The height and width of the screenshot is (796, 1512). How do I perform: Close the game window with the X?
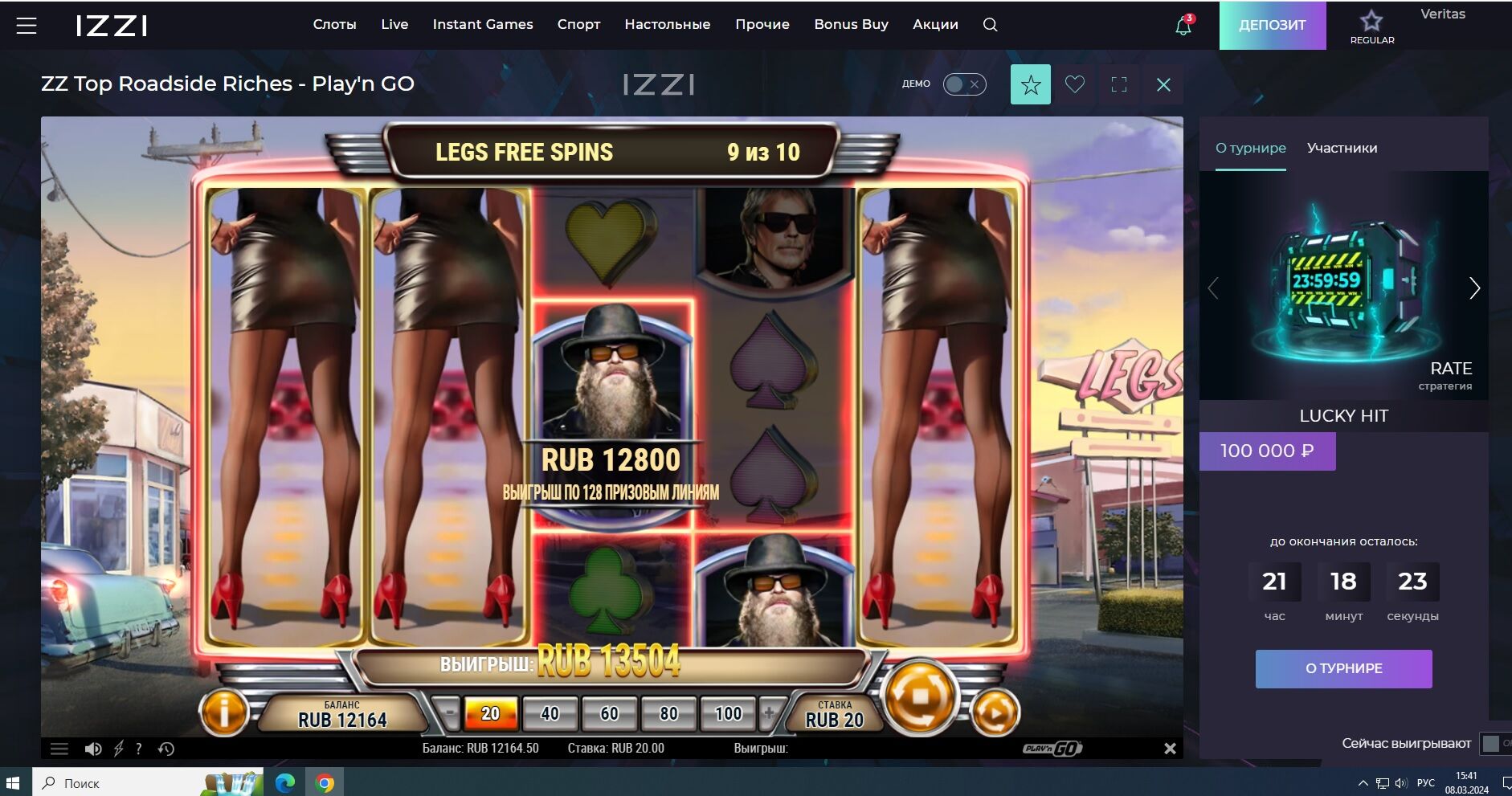click(1163, 84)
